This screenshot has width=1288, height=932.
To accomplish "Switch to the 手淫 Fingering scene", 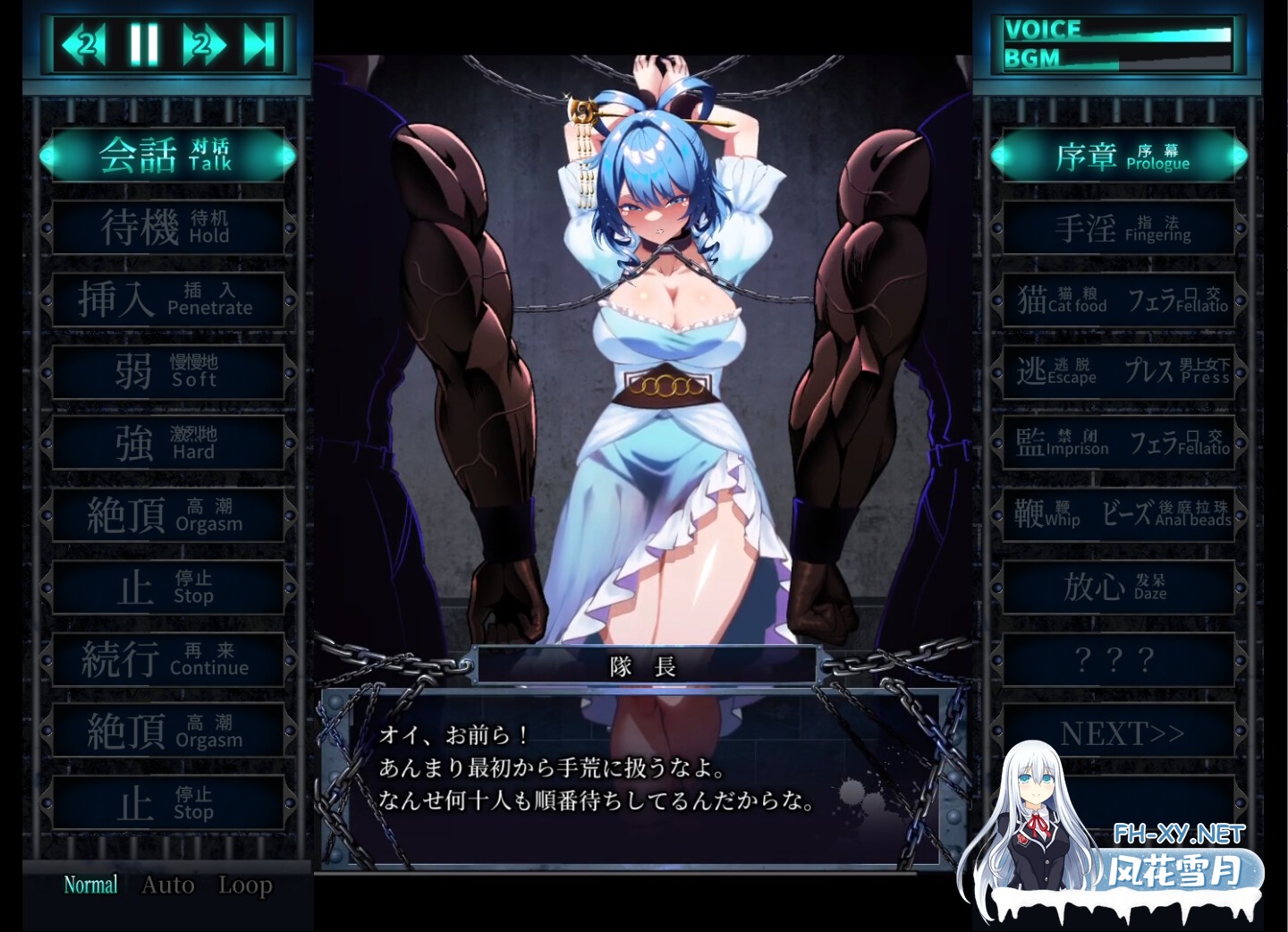I will point(1120,226).
